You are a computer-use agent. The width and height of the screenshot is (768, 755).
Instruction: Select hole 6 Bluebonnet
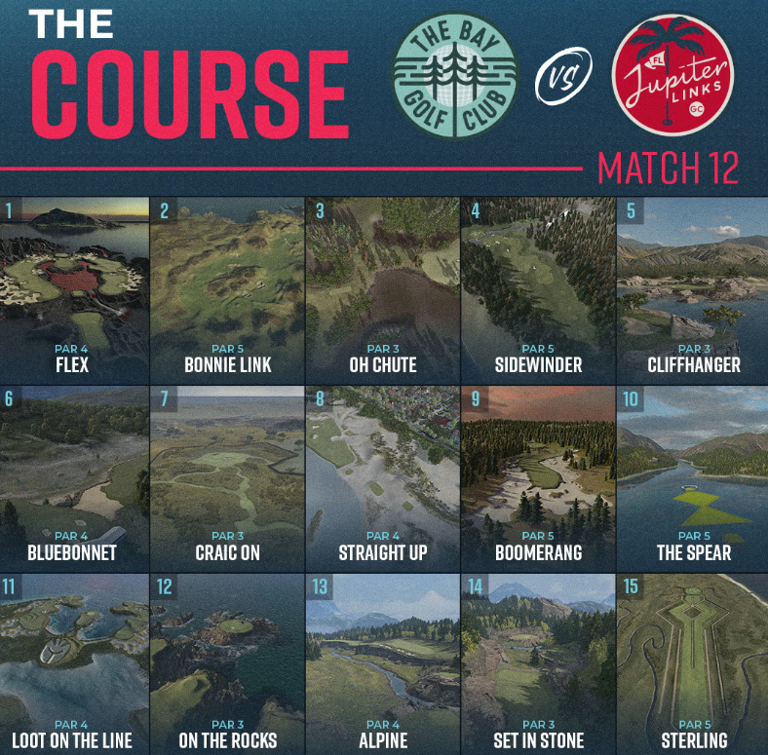tap(74, 478)
